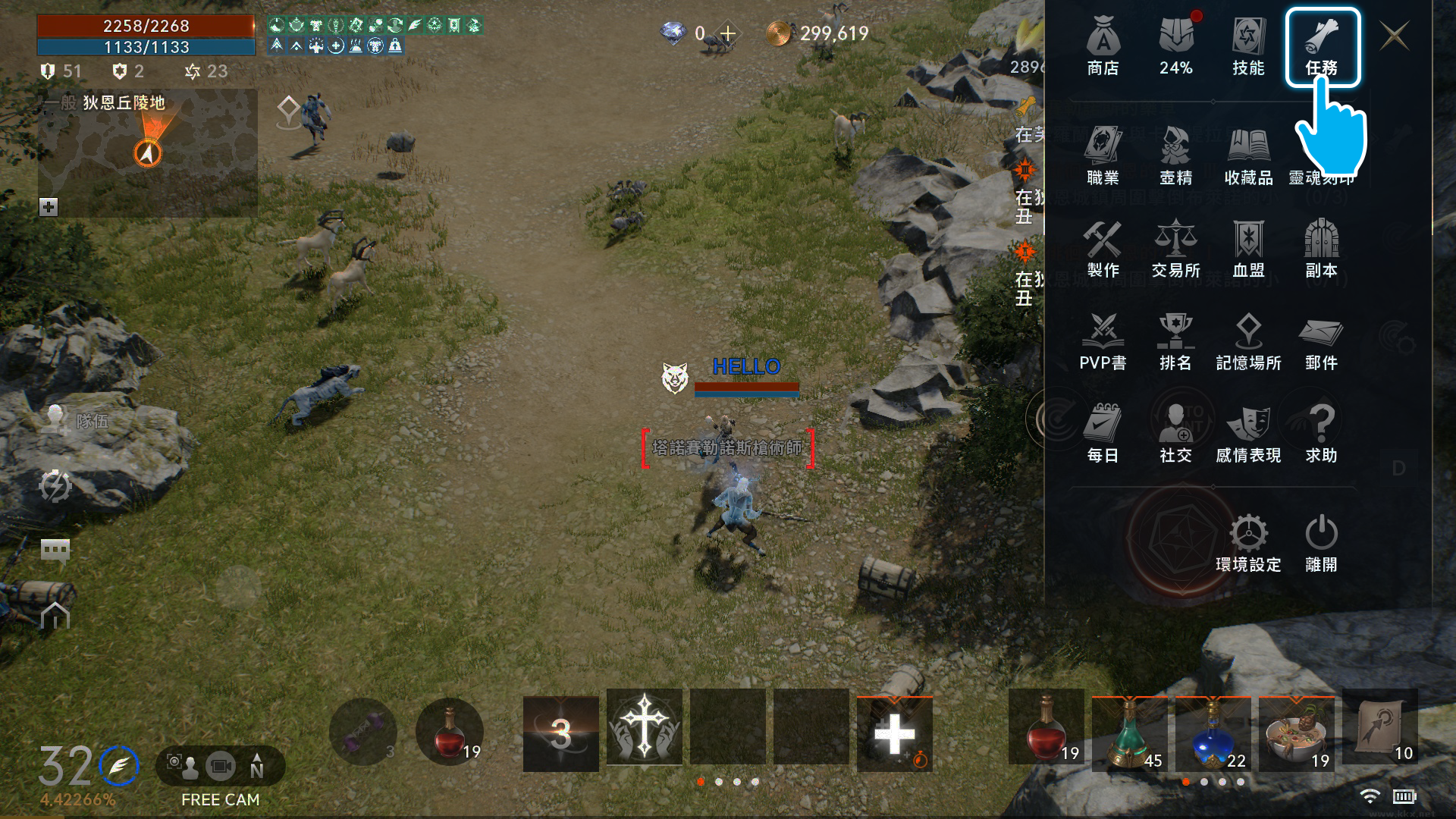Screen dimensions: 1456x819
Task: Open the 任務 quest menu
Action: [x=1322, y=45]
